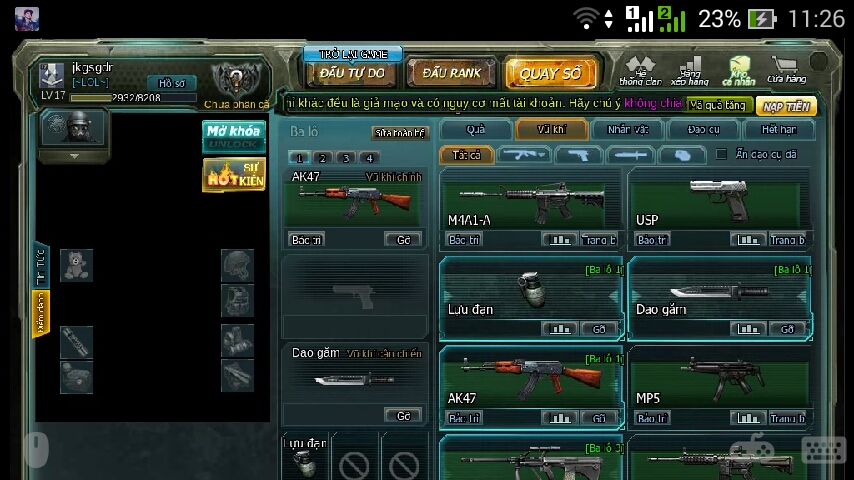Open the Cửa hàng shop cart icon
This screenshot has width=854, height=480.
point(786,71)
